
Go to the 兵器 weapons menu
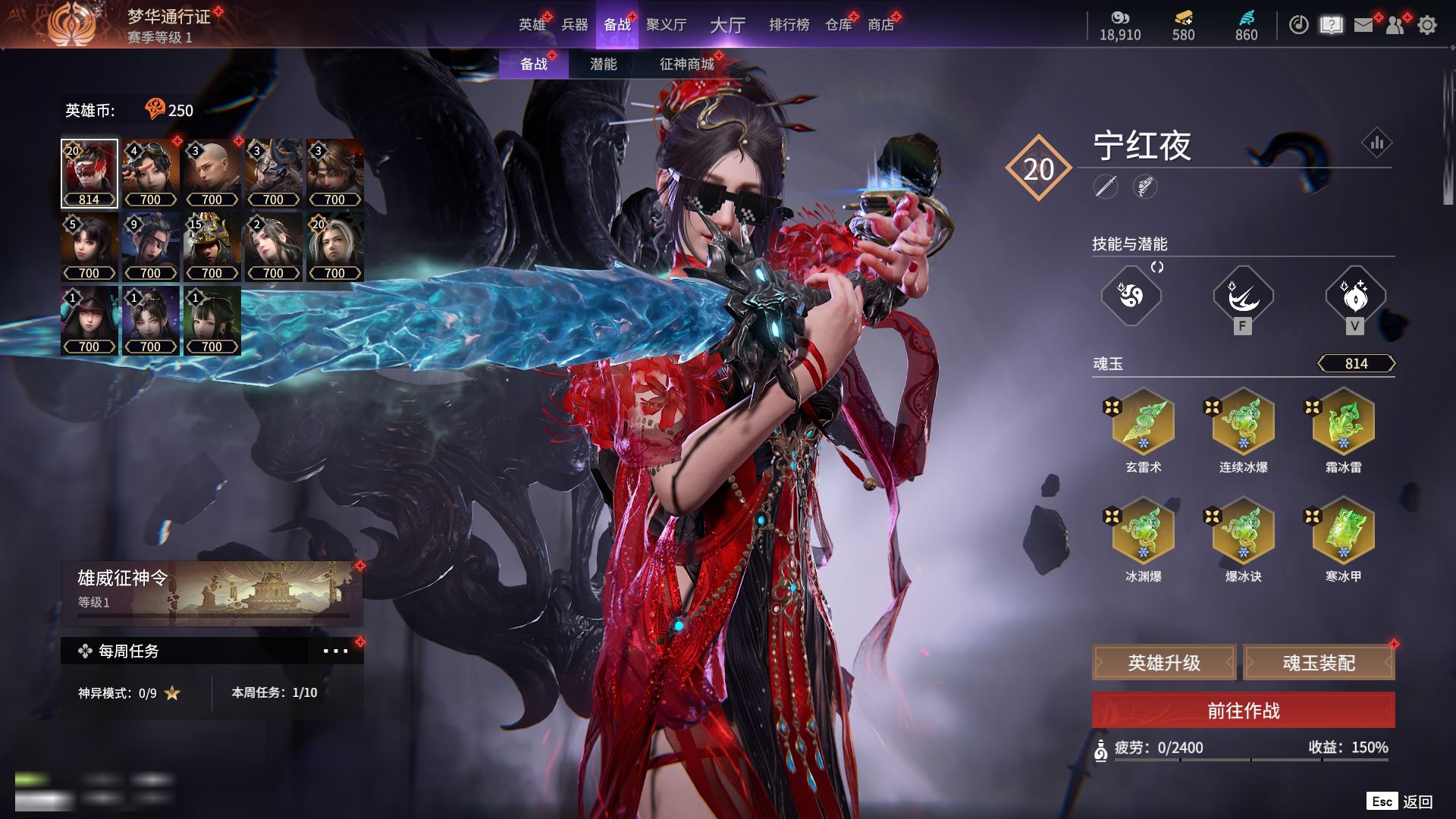pos(575,25)
